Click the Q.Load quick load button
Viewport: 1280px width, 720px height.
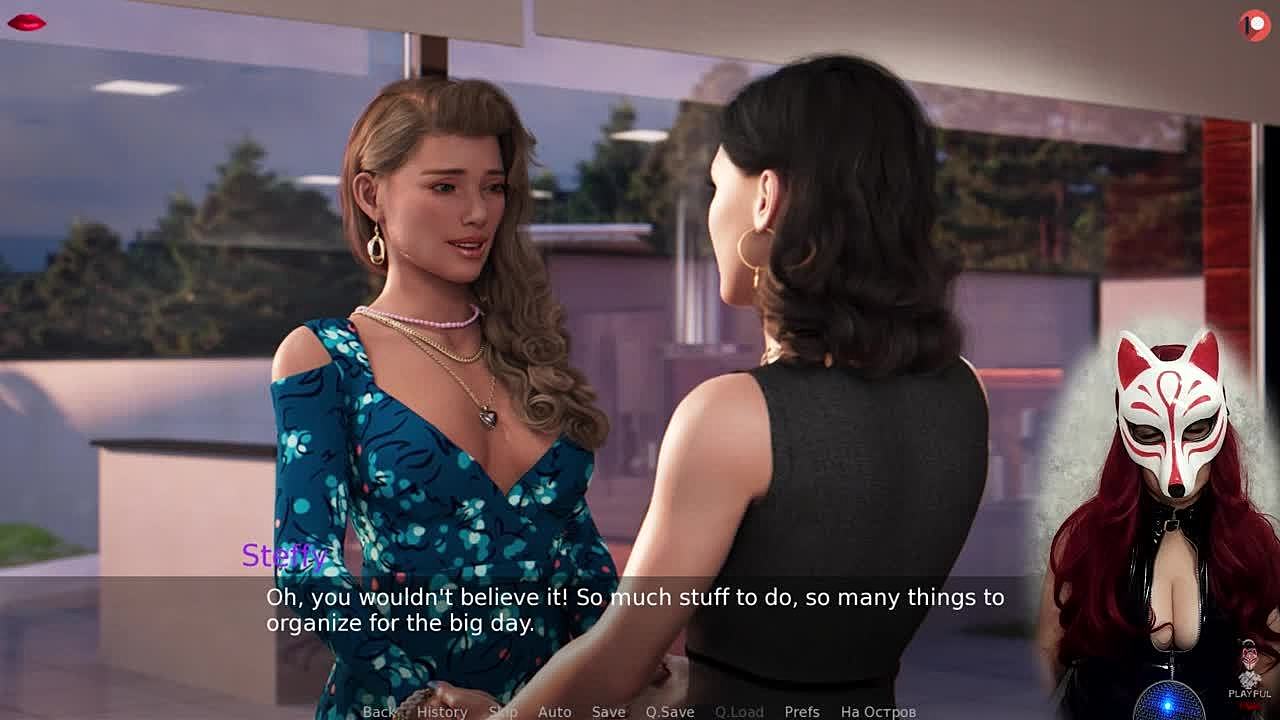(x=739, y=711)
